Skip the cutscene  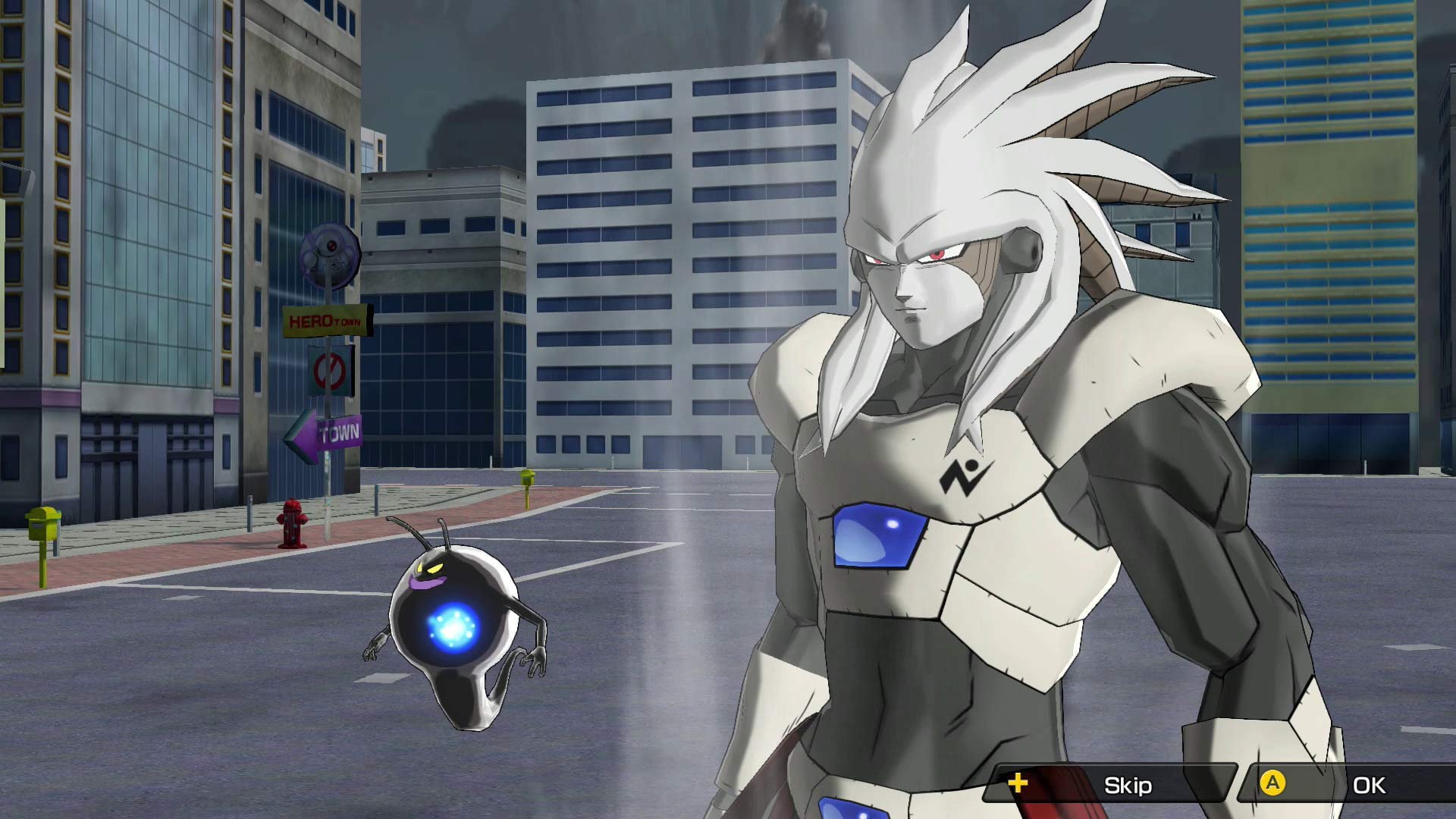1110,785
